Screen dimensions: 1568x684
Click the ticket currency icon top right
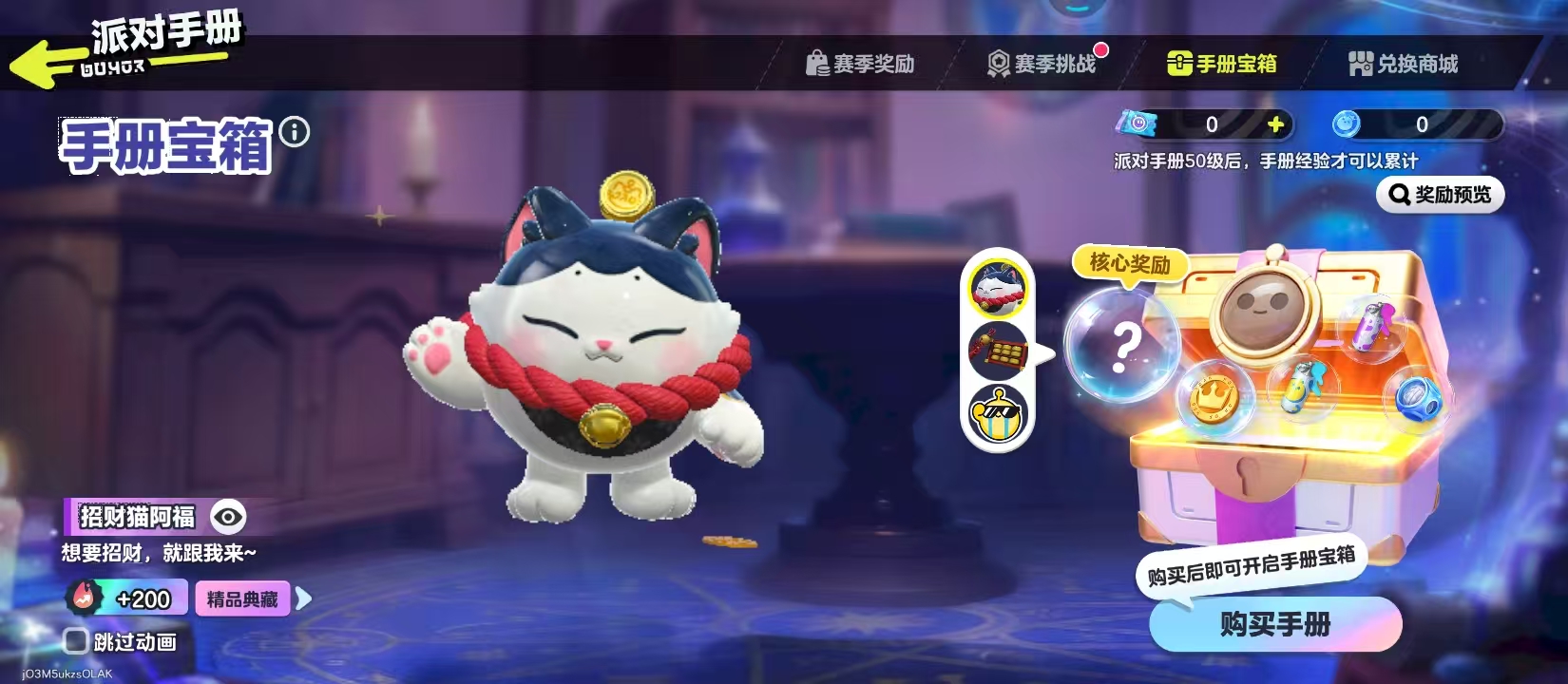click(x=1138, y=122)
